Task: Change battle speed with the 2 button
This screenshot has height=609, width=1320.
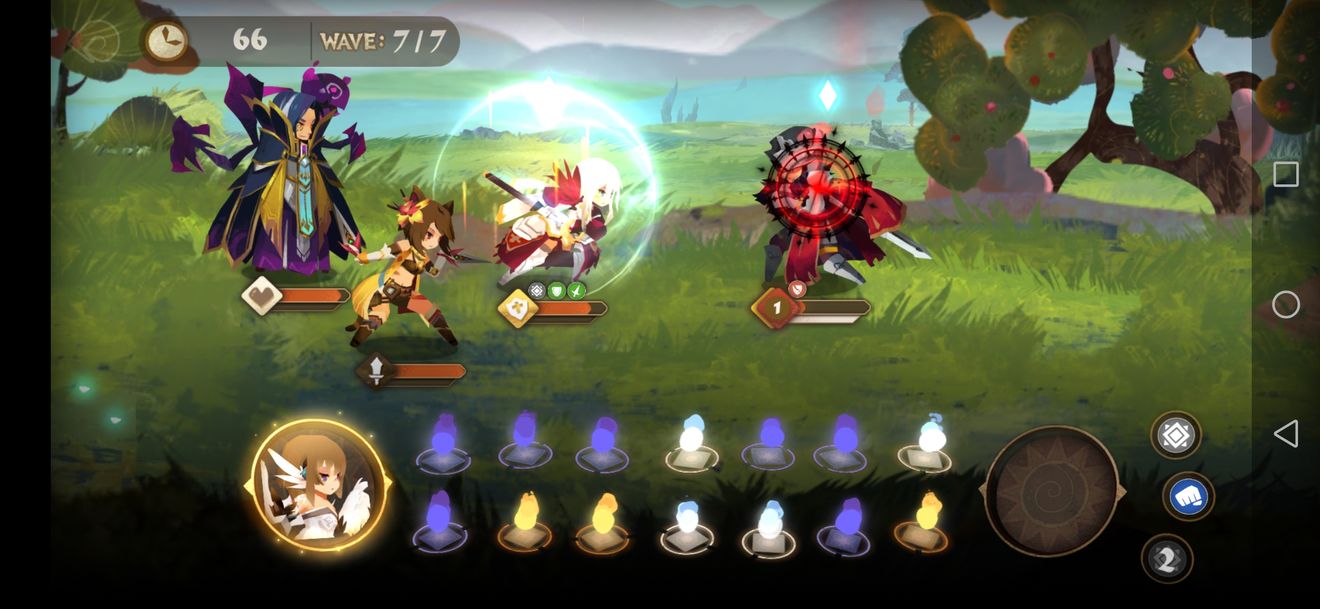Action: 1166,559
